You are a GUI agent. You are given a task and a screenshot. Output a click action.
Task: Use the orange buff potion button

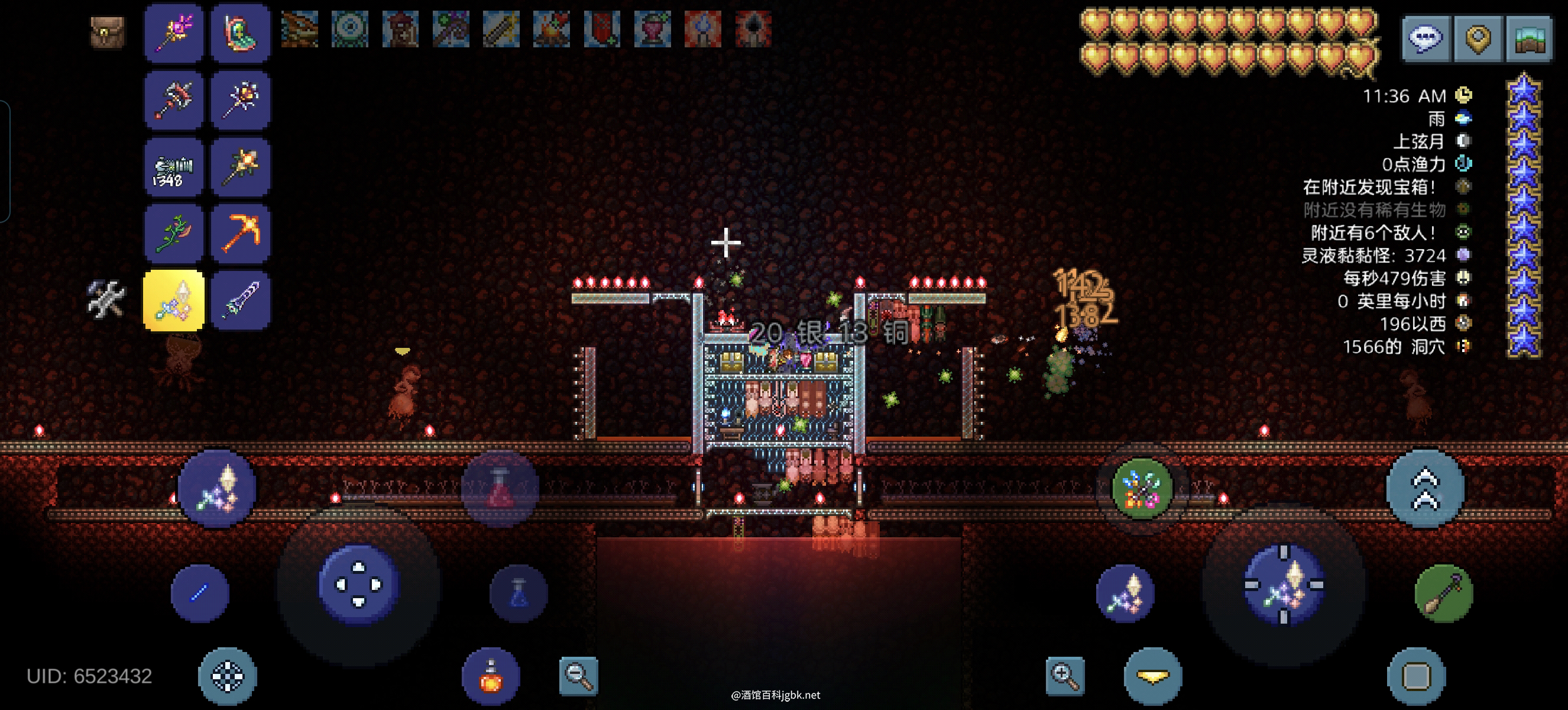point(491,676)
